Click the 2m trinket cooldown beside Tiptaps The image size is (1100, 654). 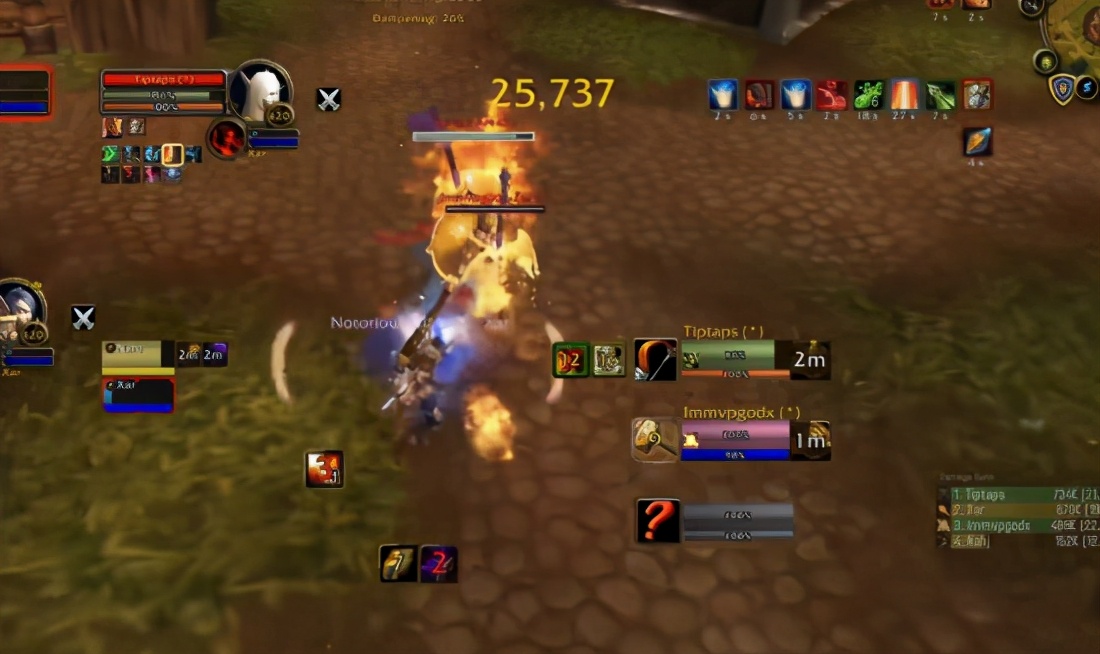click(x=810, y=360)
